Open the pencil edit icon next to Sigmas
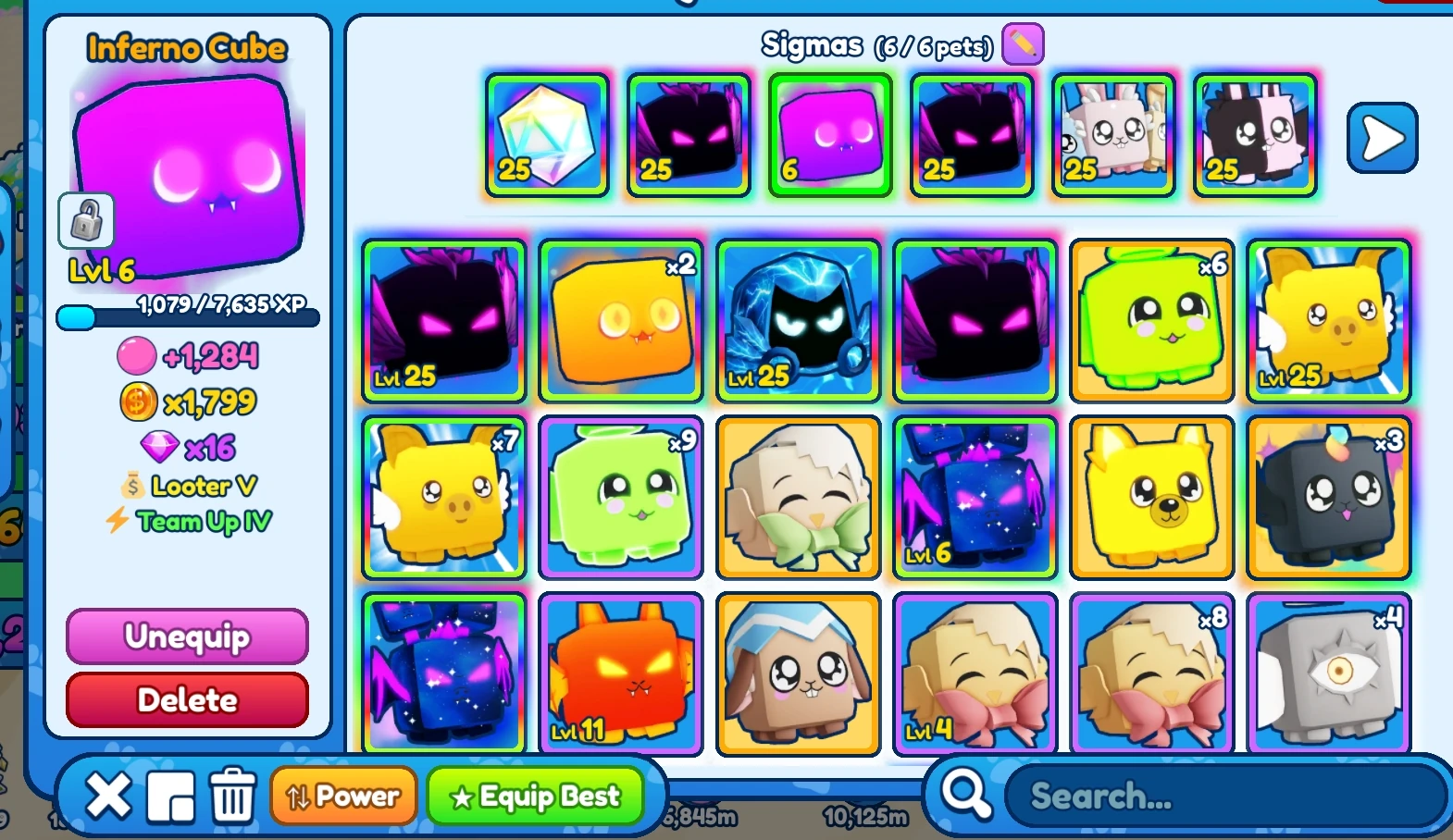The width and height of the screenshot is (1453, 840). [x=1022, y=43]
